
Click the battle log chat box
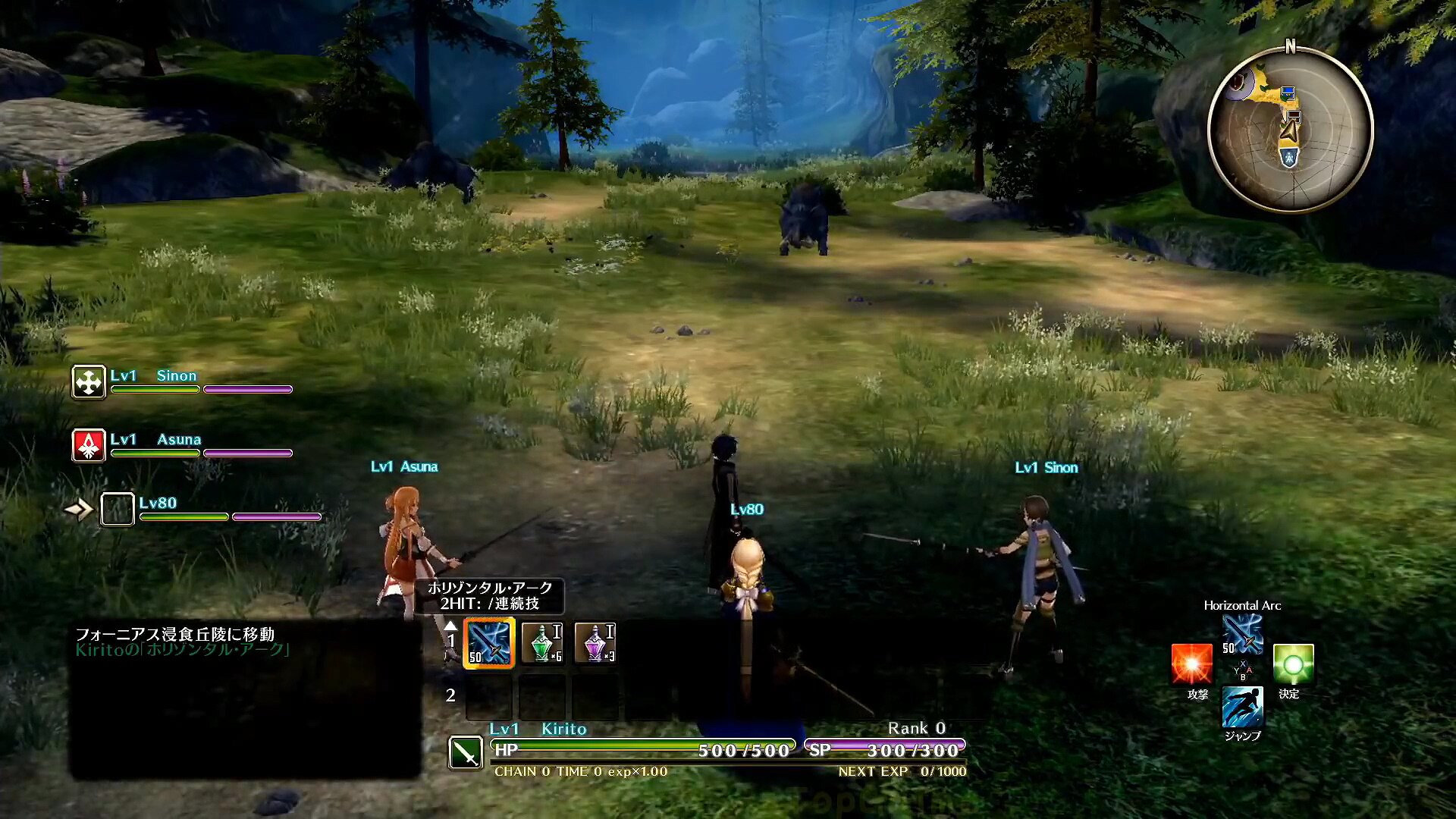point(245,699)
